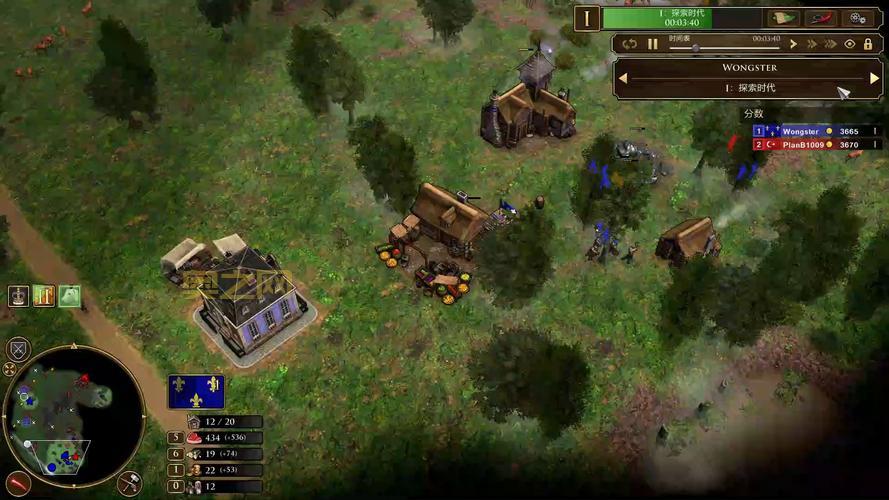Toggle the eye visibility option
The image size is (889, 500).
850,44
